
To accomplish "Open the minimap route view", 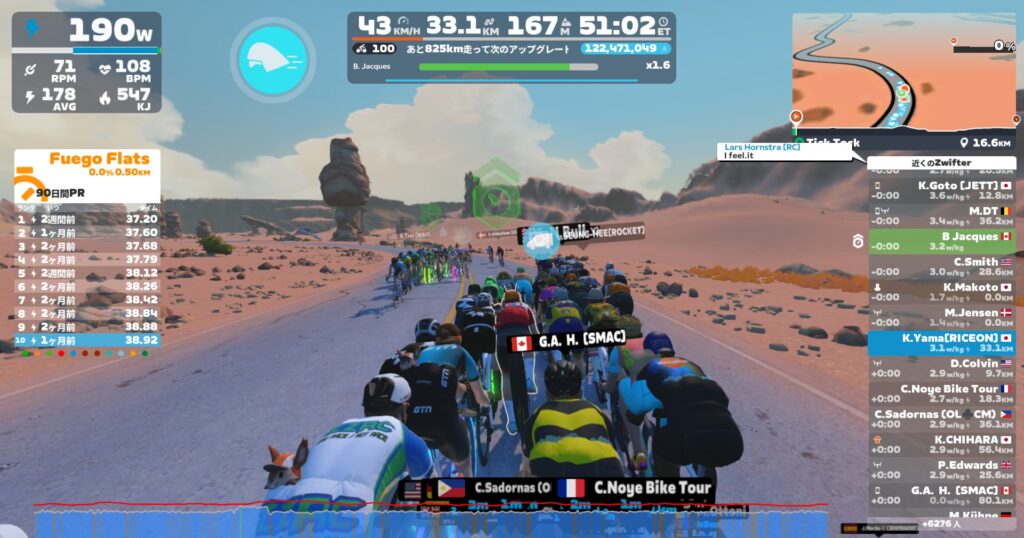I will coord(904,70).
